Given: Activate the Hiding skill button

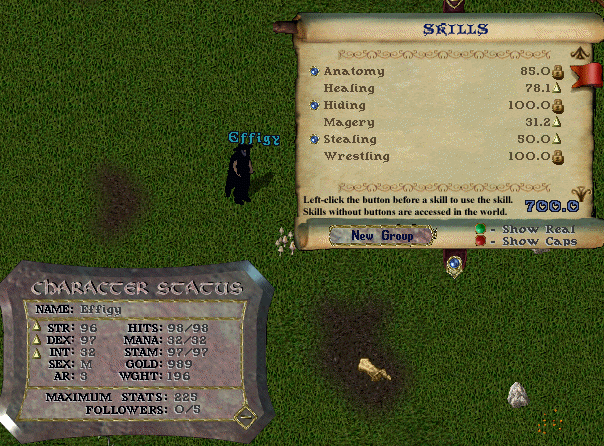Looking at the screenshot, I should point(314,105).
